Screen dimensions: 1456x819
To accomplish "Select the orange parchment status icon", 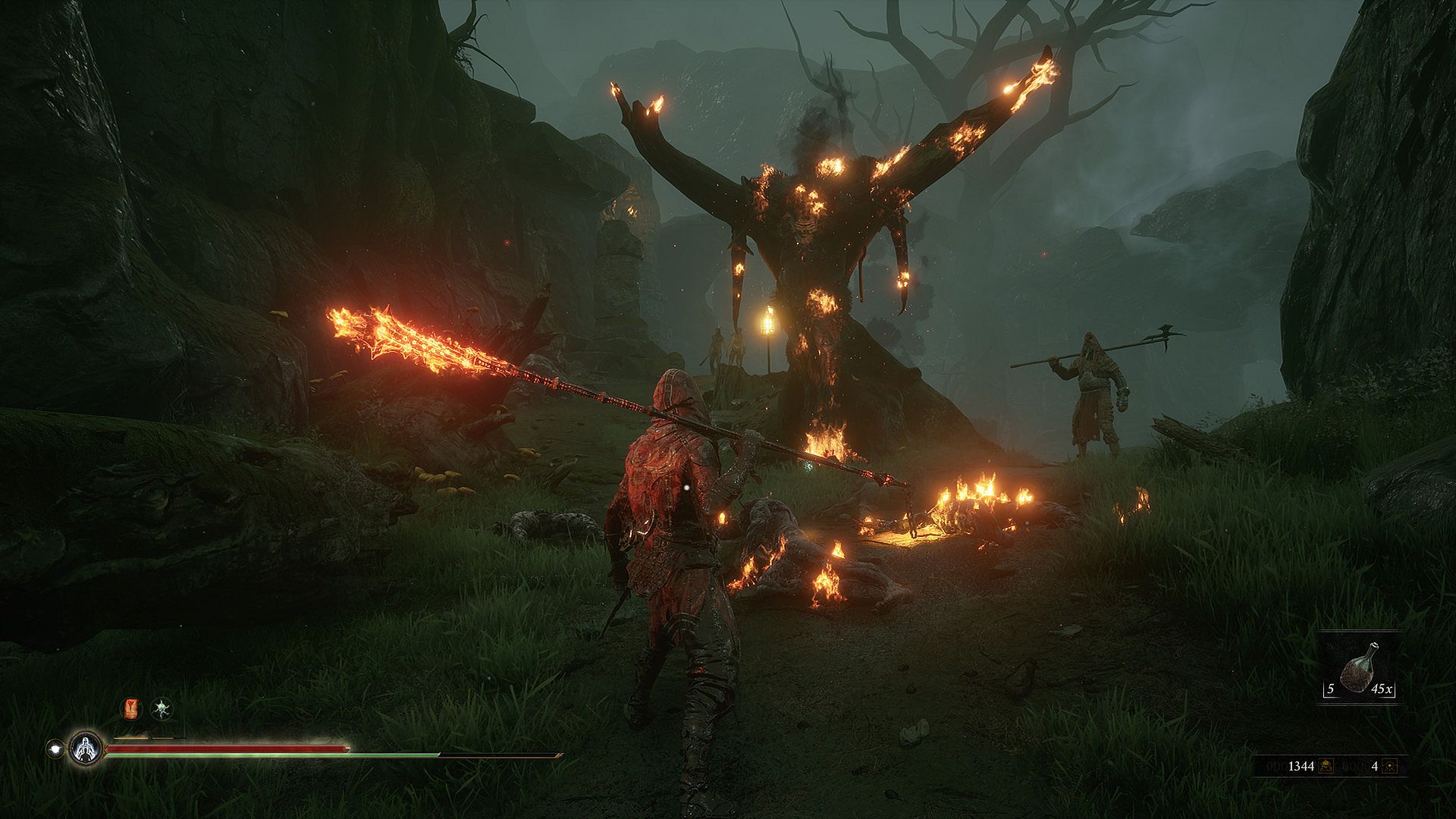I will (132, 709).
